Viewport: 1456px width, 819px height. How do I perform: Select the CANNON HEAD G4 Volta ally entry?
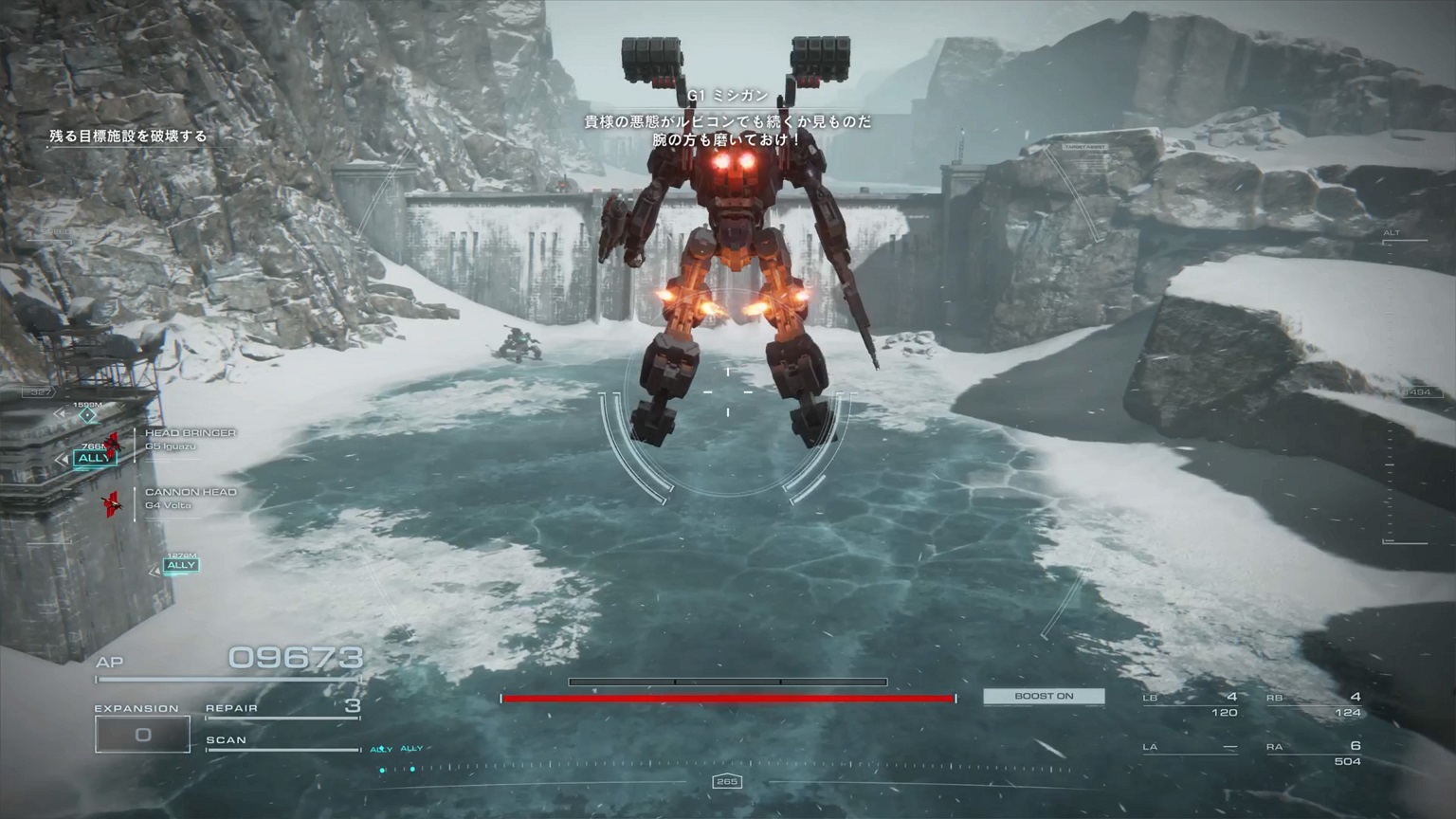(x=190, y=498)
